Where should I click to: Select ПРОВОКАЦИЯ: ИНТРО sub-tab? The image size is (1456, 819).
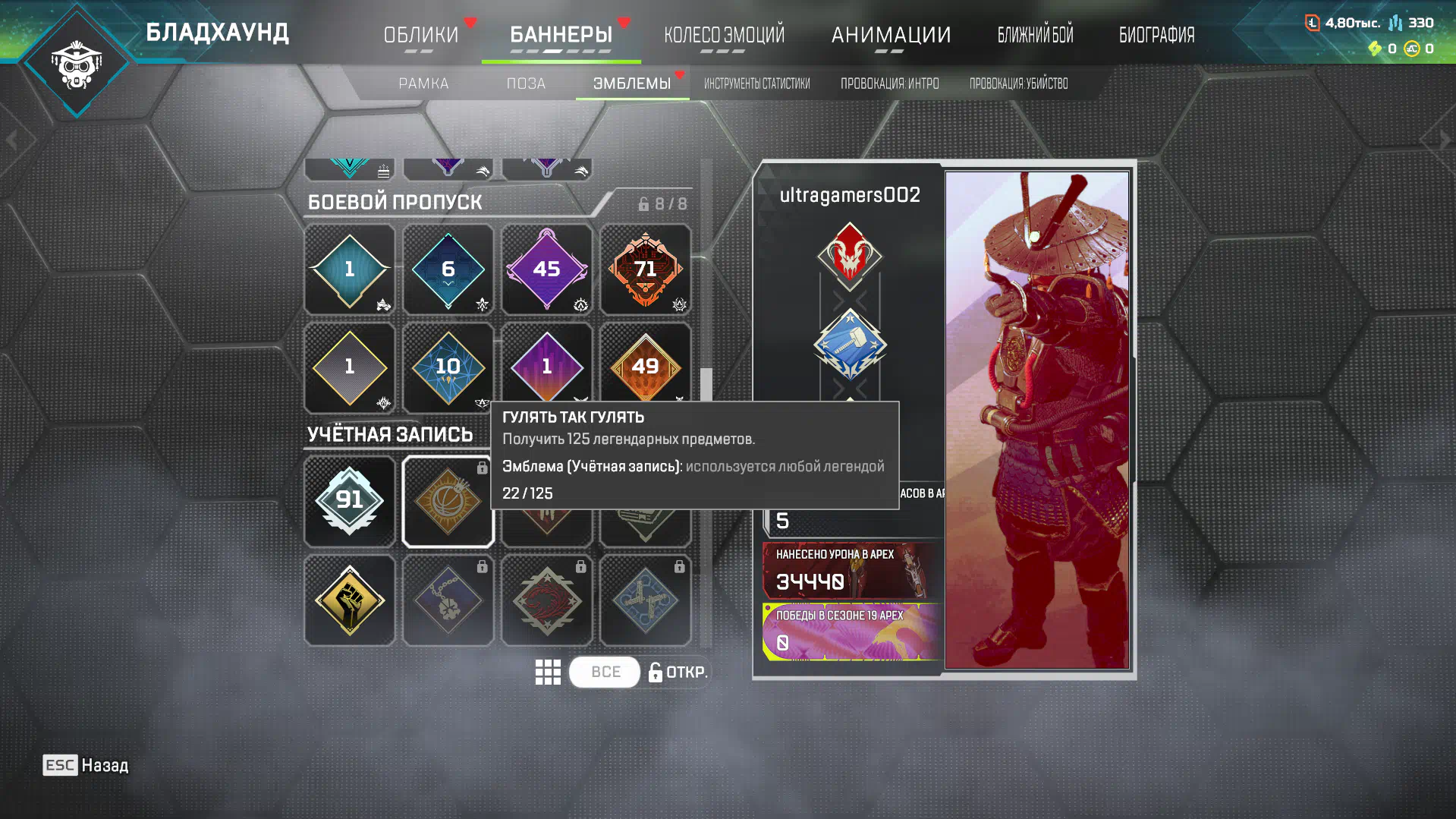pos(889,83)
